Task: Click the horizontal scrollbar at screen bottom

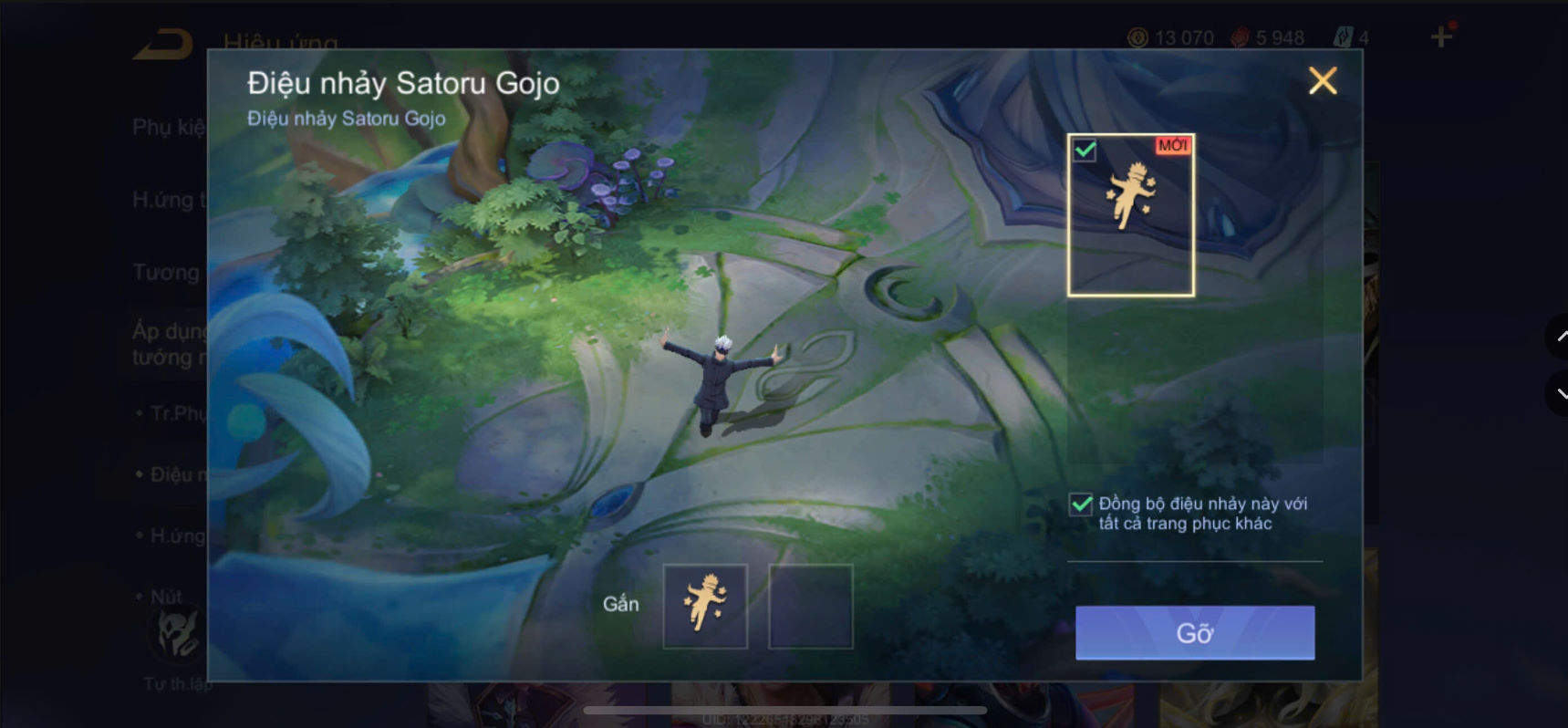Action: tap(784, 708)
